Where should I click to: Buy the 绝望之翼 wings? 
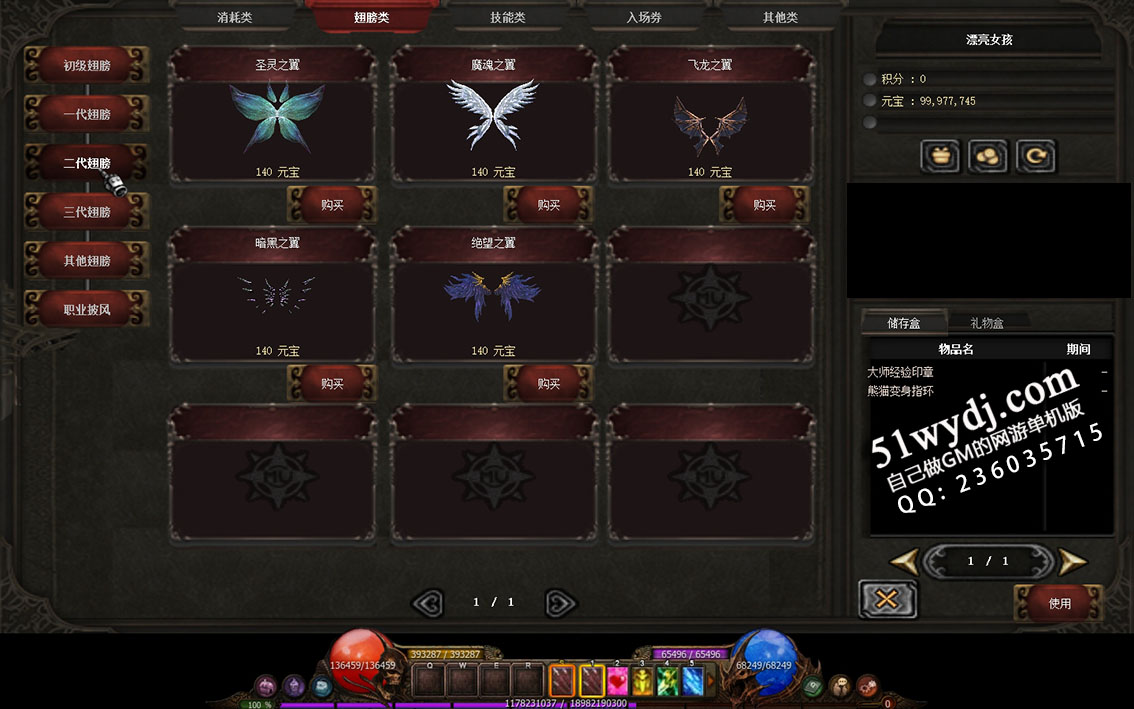548,384
